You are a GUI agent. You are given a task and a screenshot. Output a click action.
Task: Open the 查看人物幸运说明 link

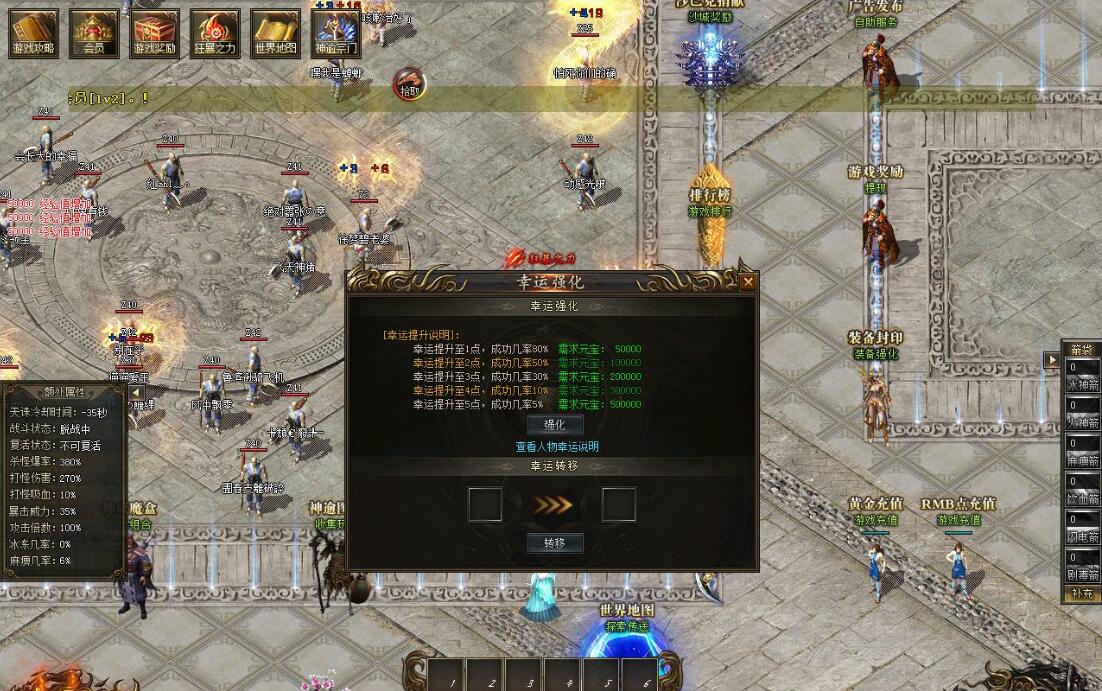(557, 447)
